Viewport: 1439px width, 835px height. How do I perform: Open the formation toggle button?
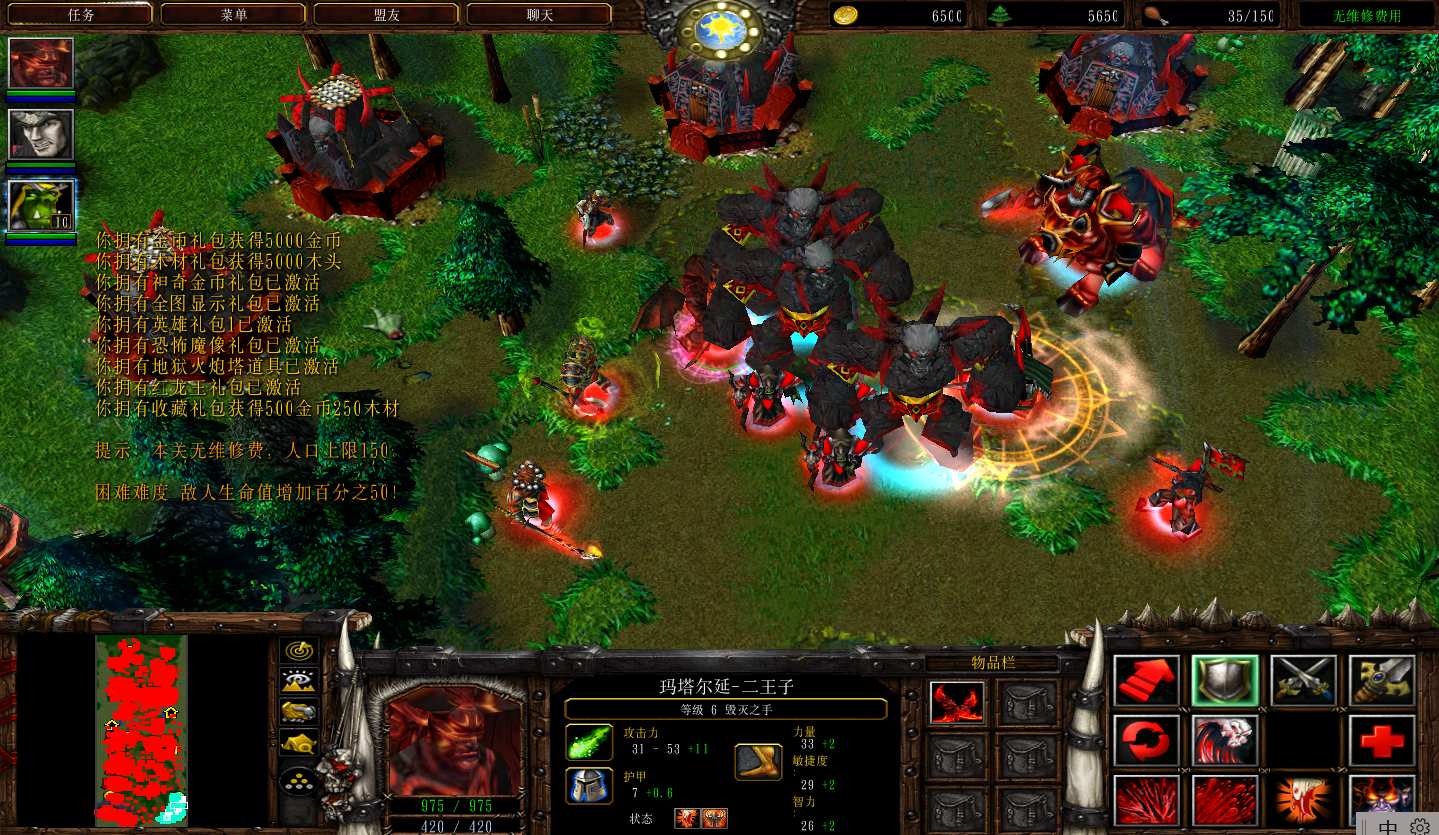299,780
